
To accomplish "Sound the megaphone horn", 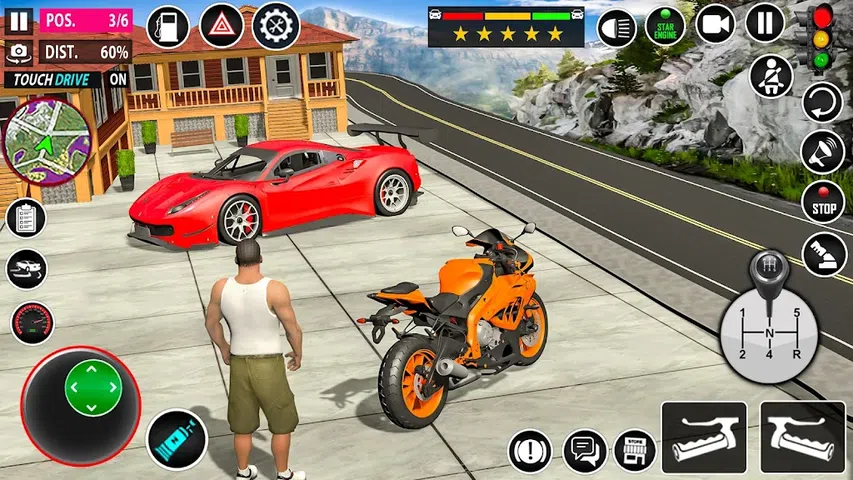I will coord(822,151).
